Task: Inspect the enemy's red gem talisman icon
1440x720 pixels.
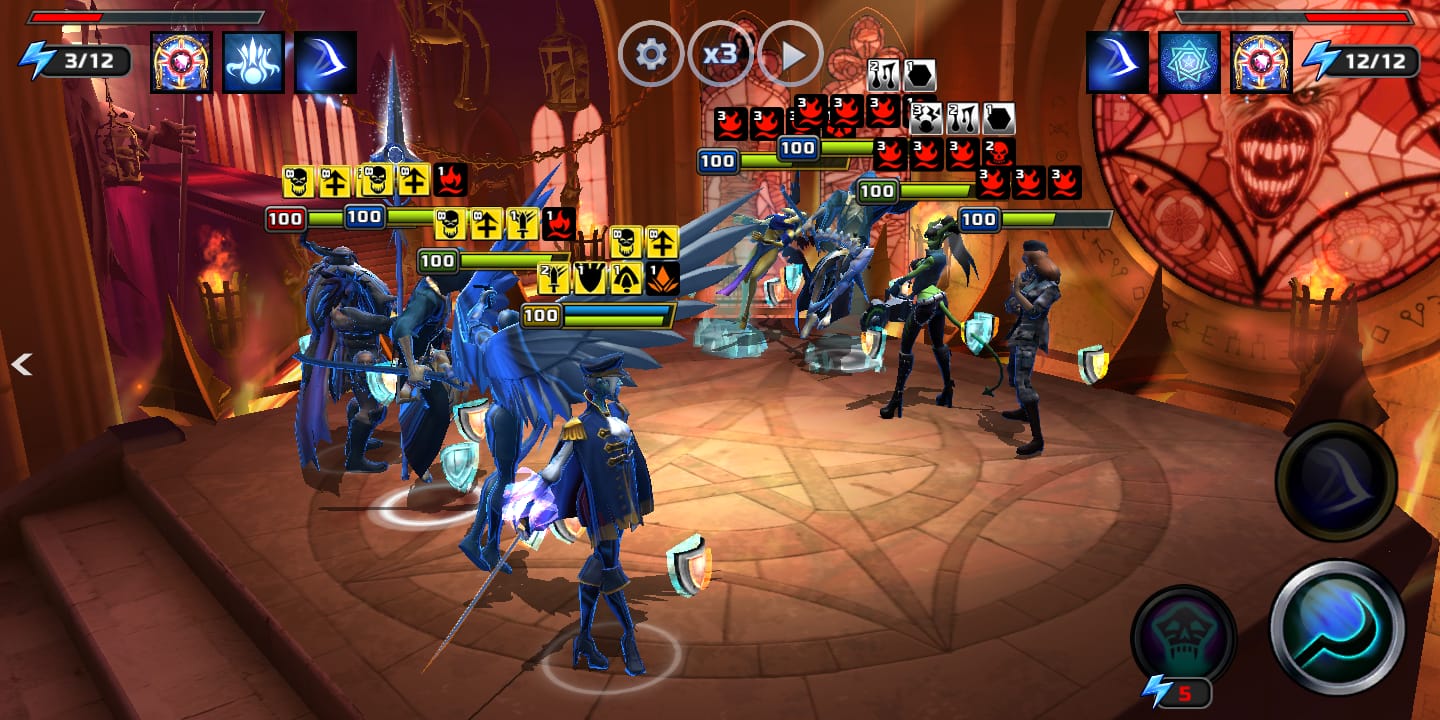Action: [x=1261, y=62]
